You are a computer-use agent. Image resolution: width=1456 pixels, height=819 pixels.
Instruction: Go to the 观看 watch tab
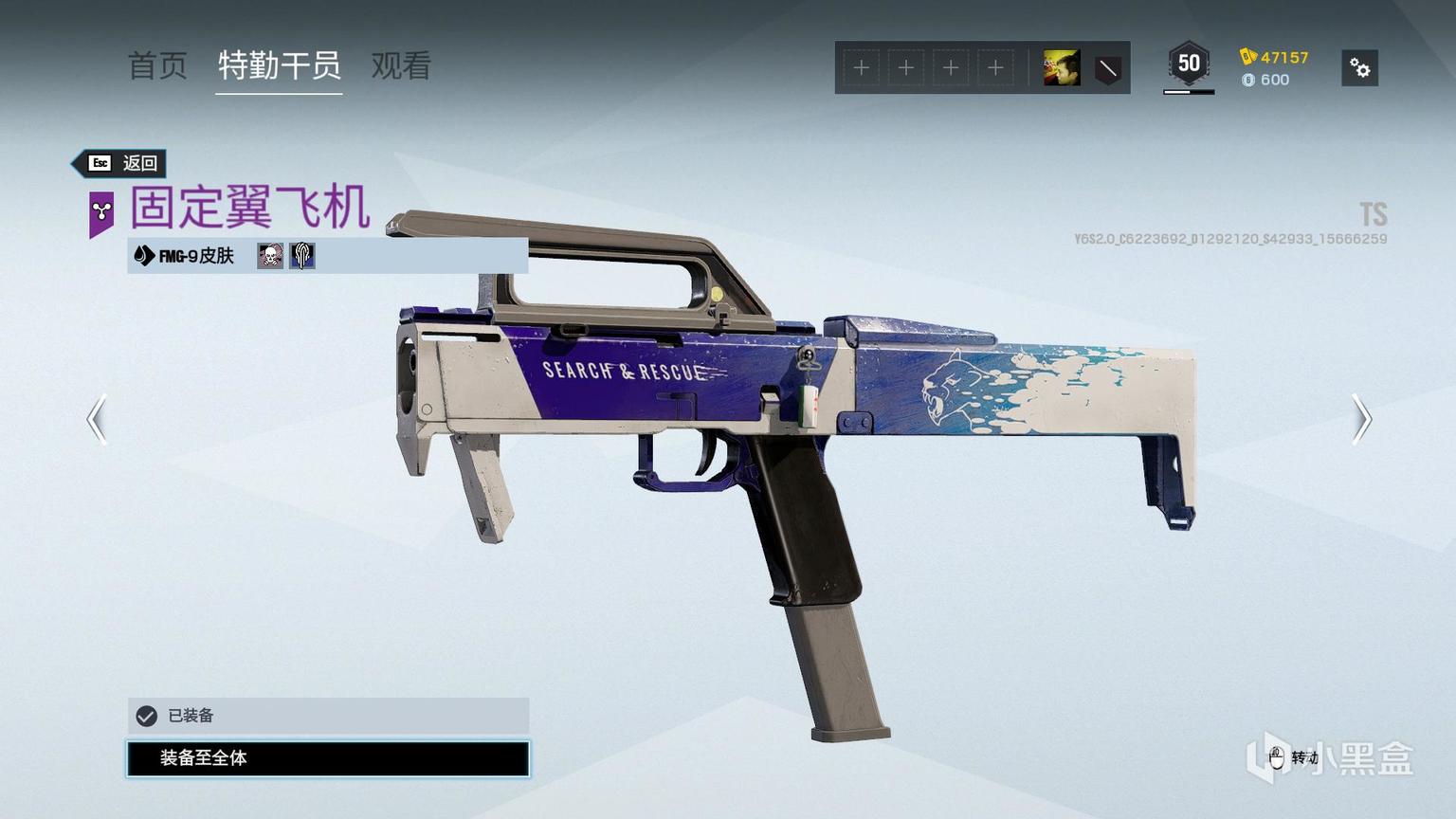pyautogui.click(x=401, y=65)
